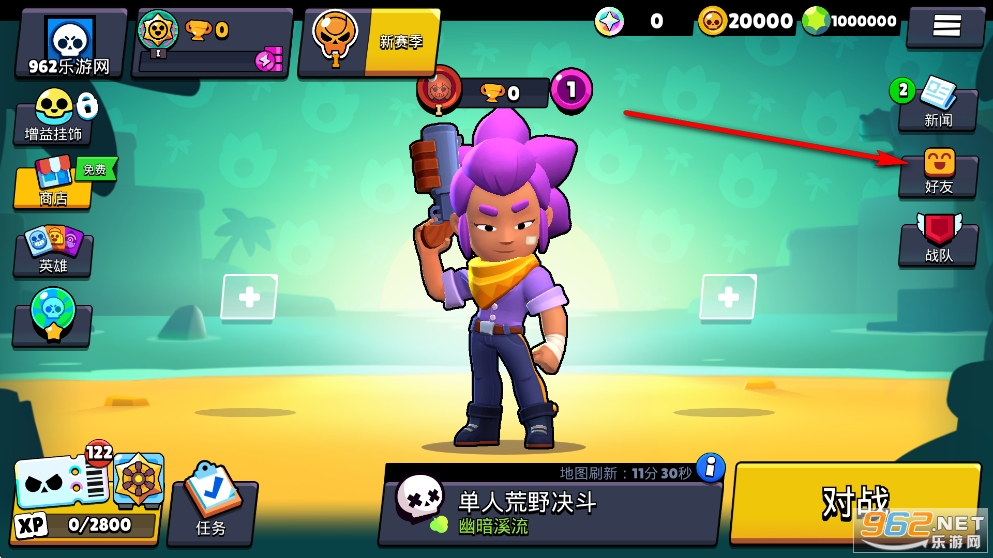
Task: Open the 增益挂饰 gears menu
Action: click(x=54, y=118)
